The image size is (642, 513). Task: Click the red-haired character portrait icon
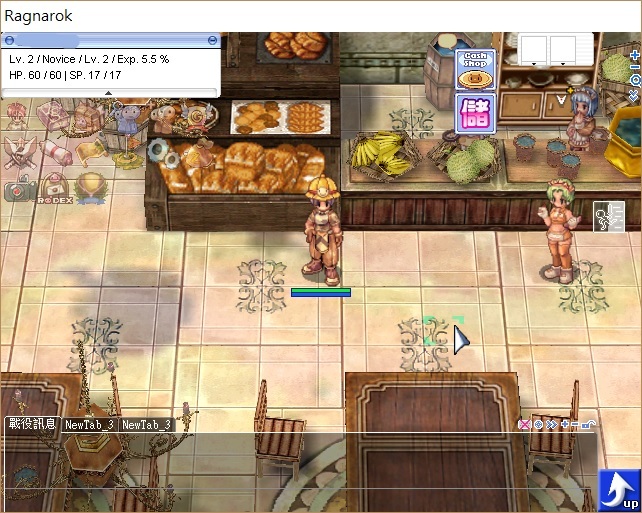(17, 116)
